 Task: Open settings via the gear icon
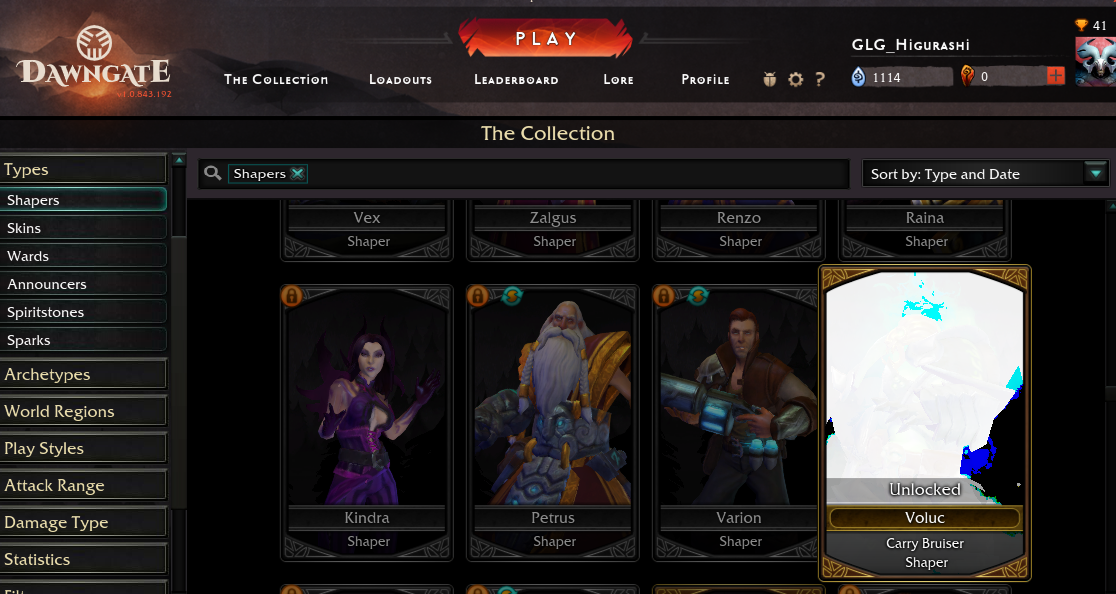tap(796, 80)
